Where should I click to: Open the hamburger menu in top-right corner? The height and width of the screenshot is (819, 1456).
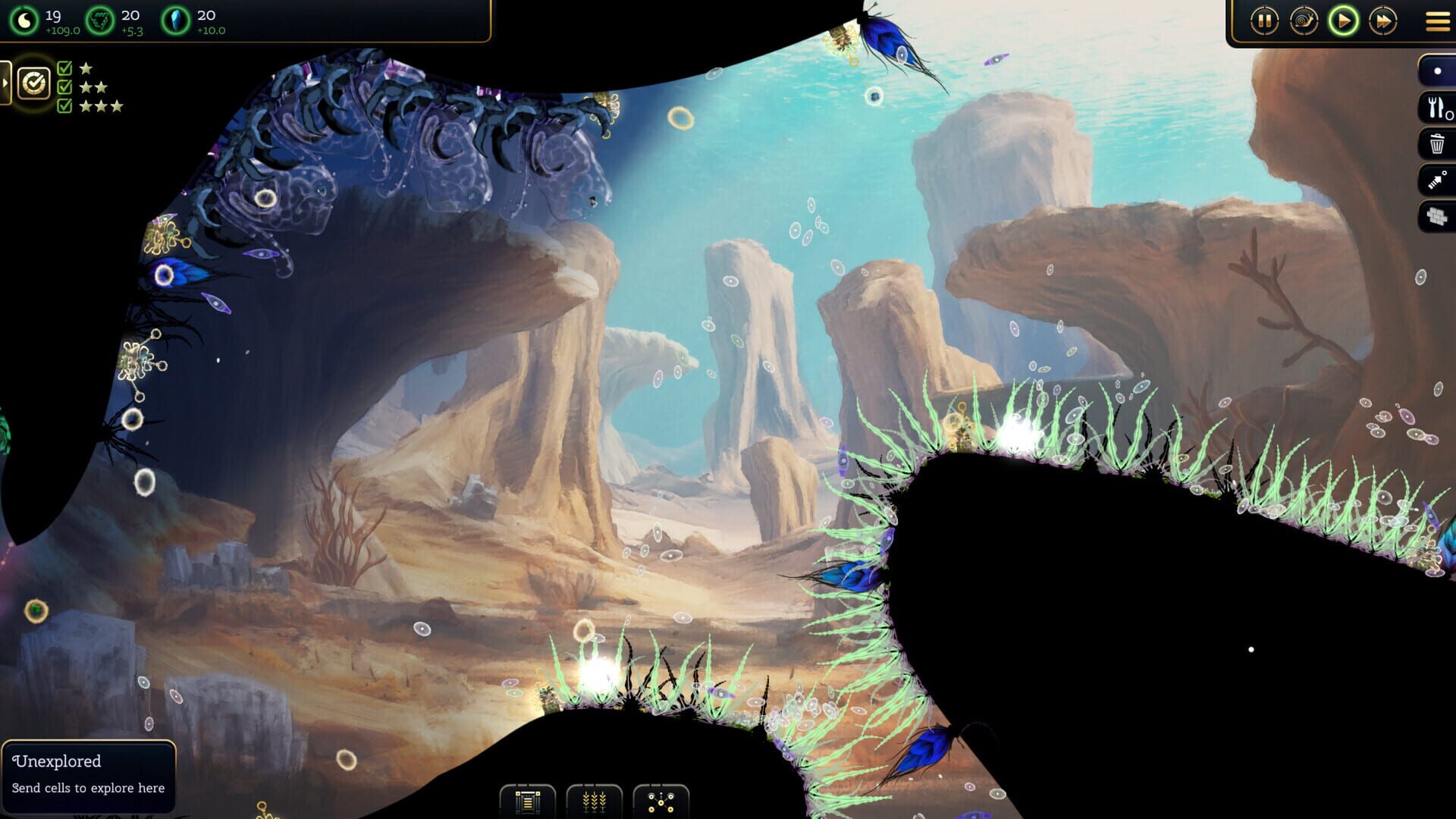click(1434, 21)
